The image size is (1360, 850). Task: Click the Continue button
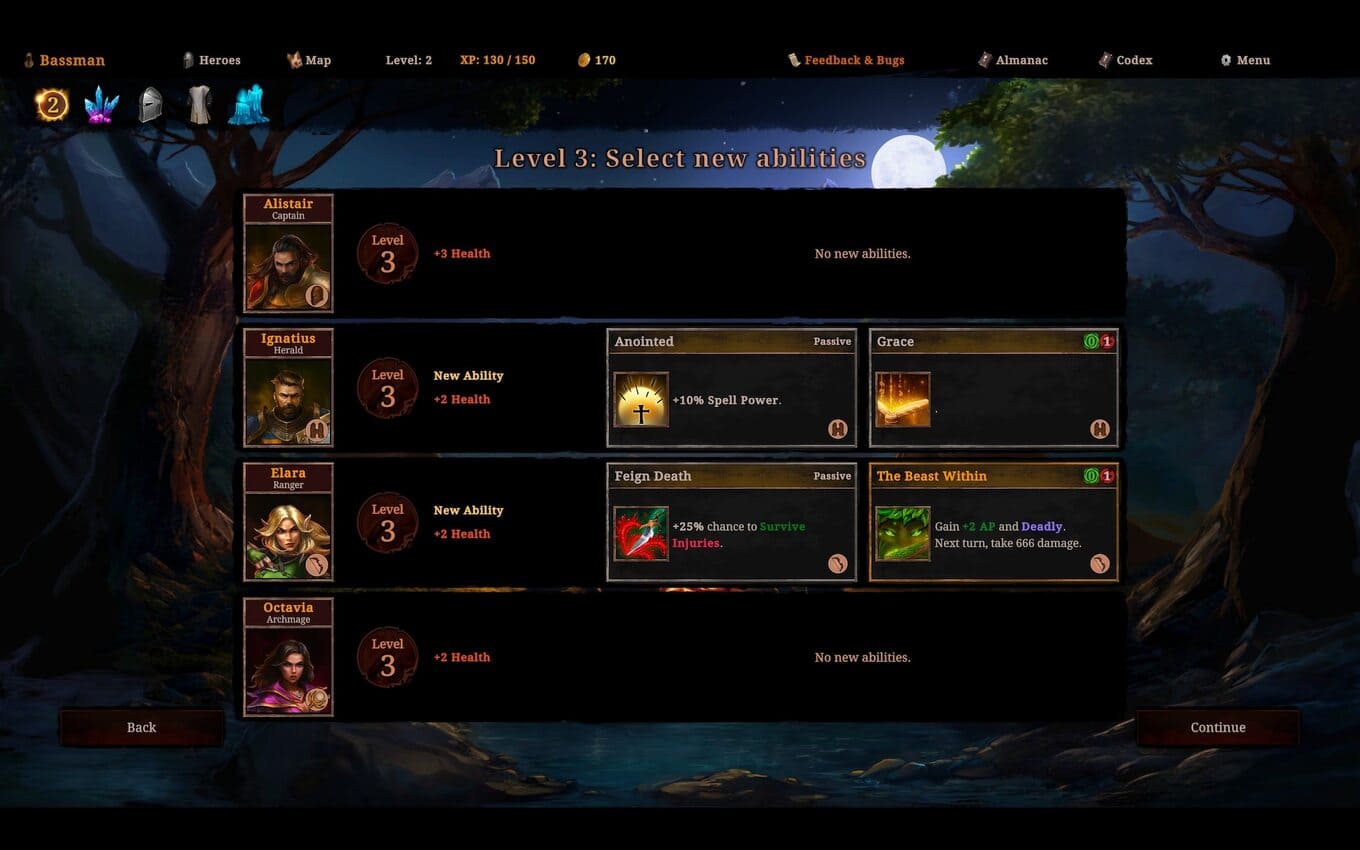click(1217, 728)
